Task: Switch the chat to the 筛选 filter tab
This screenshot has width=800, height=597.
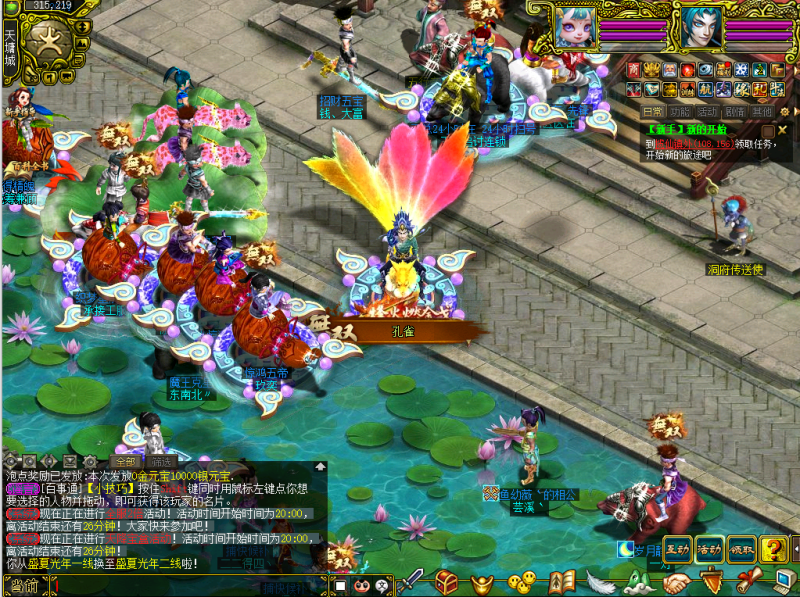Action: (163, 462)
